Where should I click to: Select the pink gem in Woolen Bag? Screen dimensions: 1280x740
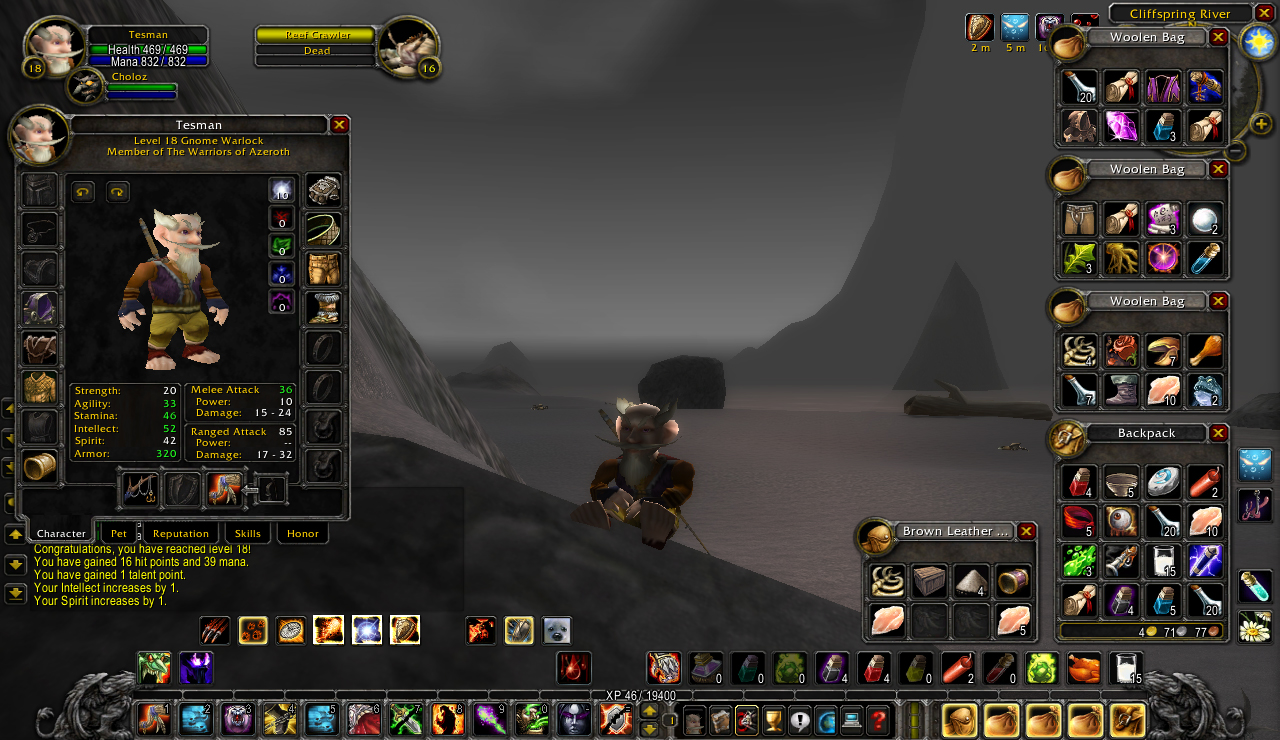tap(1121, 127)
